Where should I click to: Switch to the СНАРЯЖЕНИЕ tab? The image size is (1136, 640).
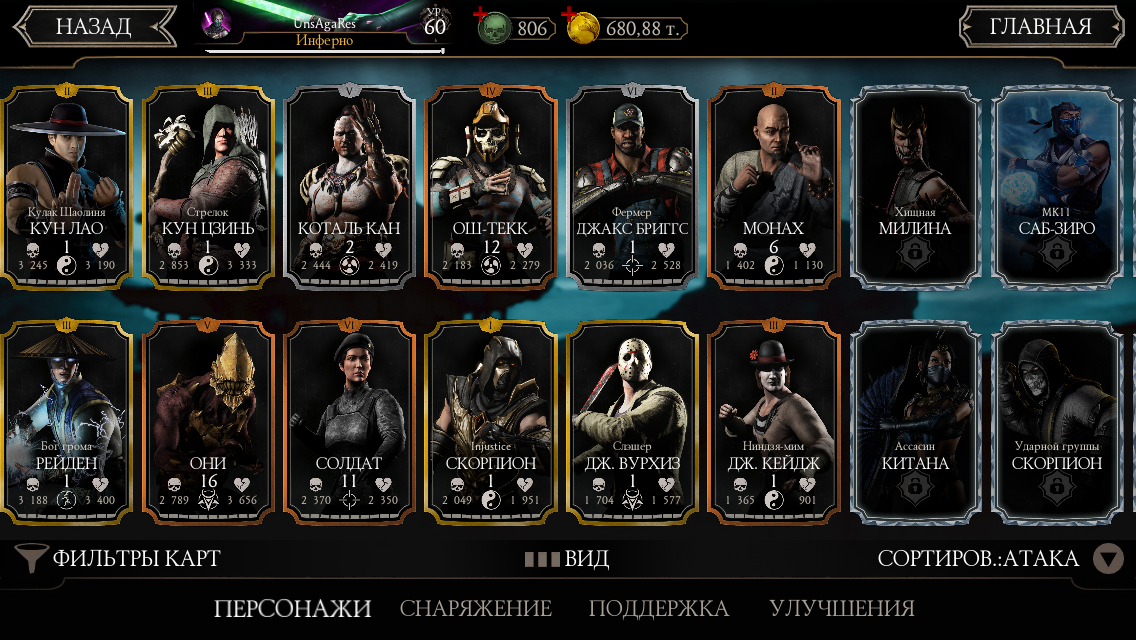[x=476, y=608]
